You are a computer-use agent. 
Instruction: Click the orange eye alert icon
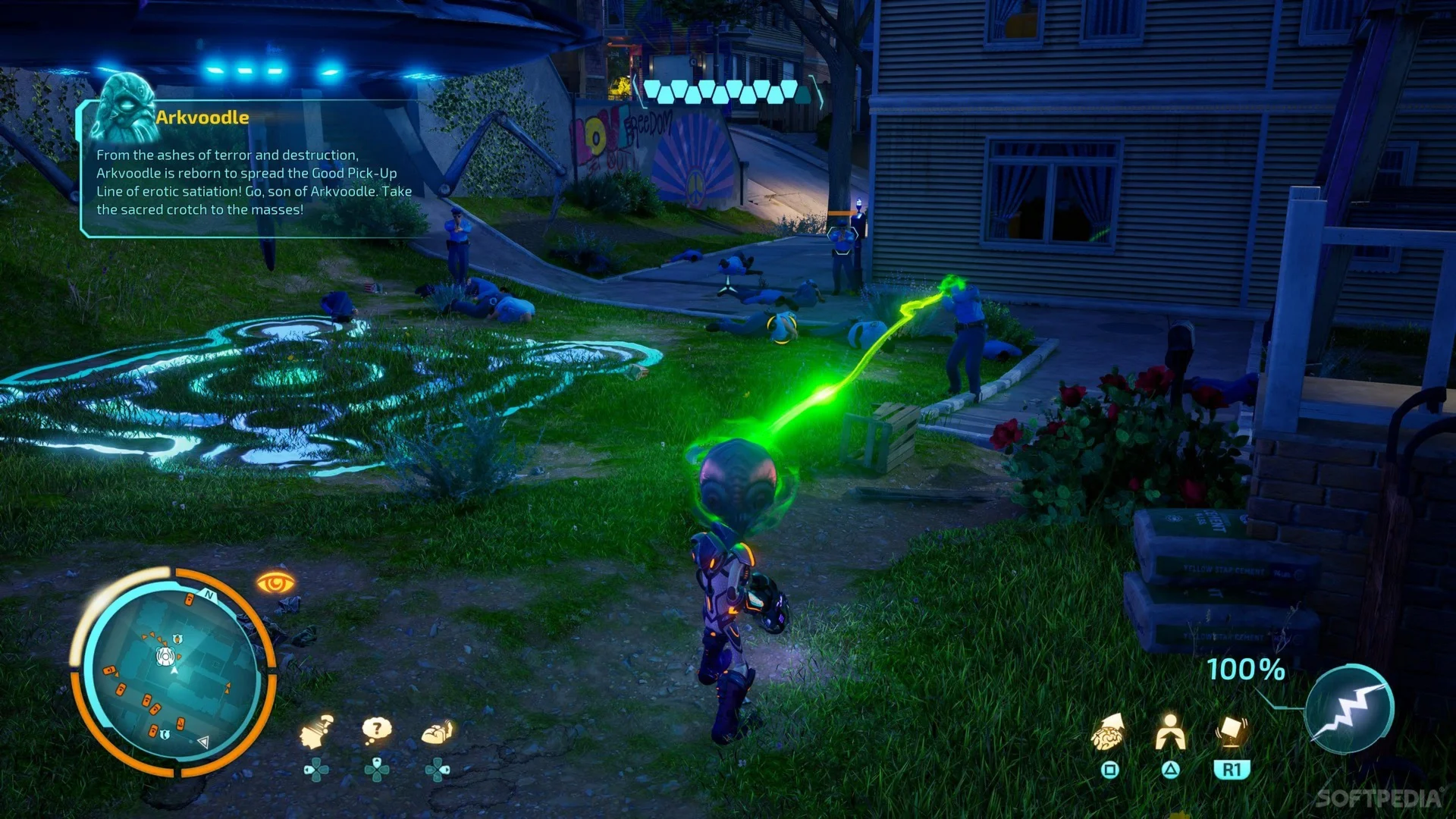pos(275,582)
